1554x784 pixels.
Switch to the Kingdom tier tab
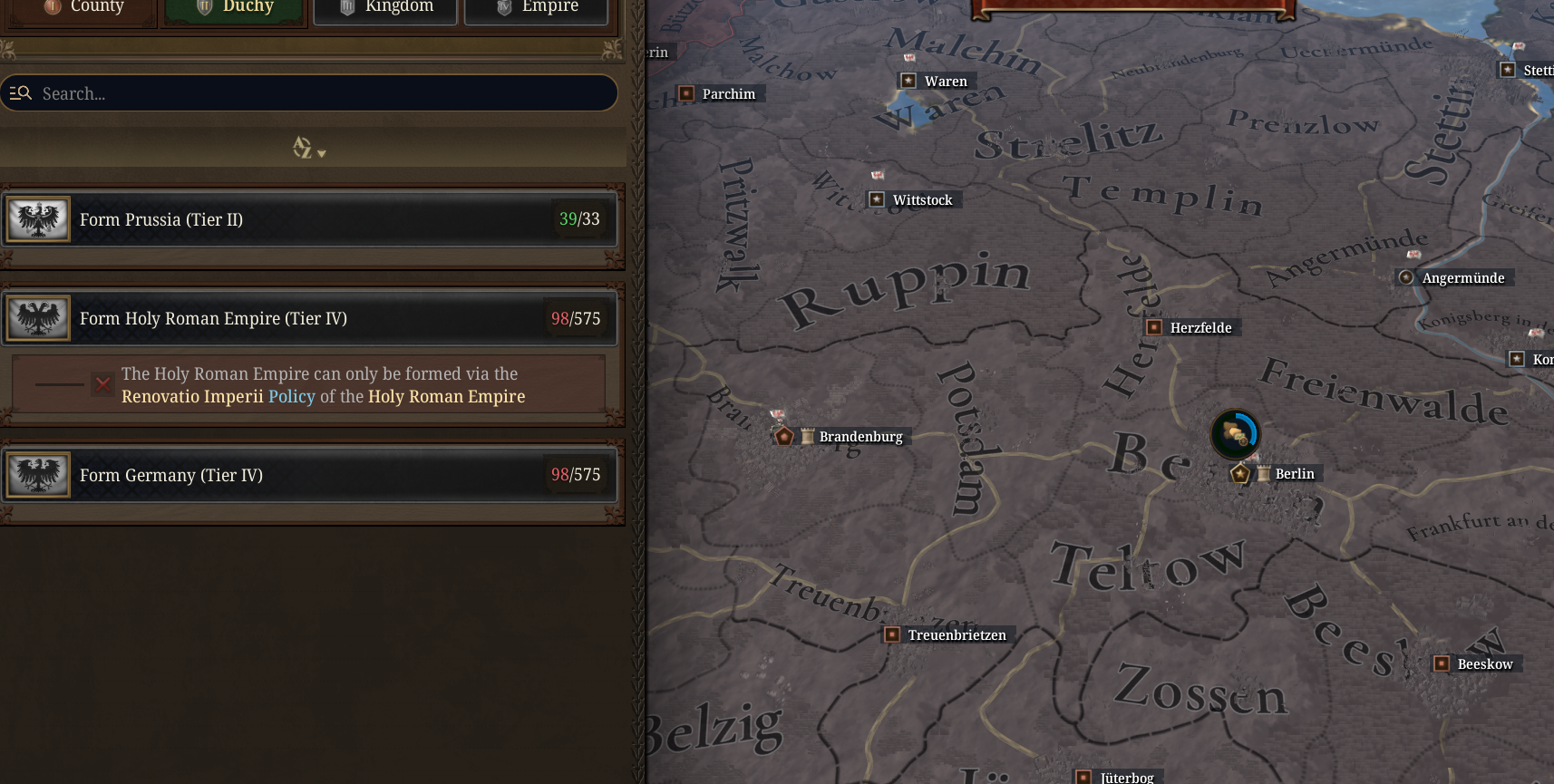[x=384, y=6]
